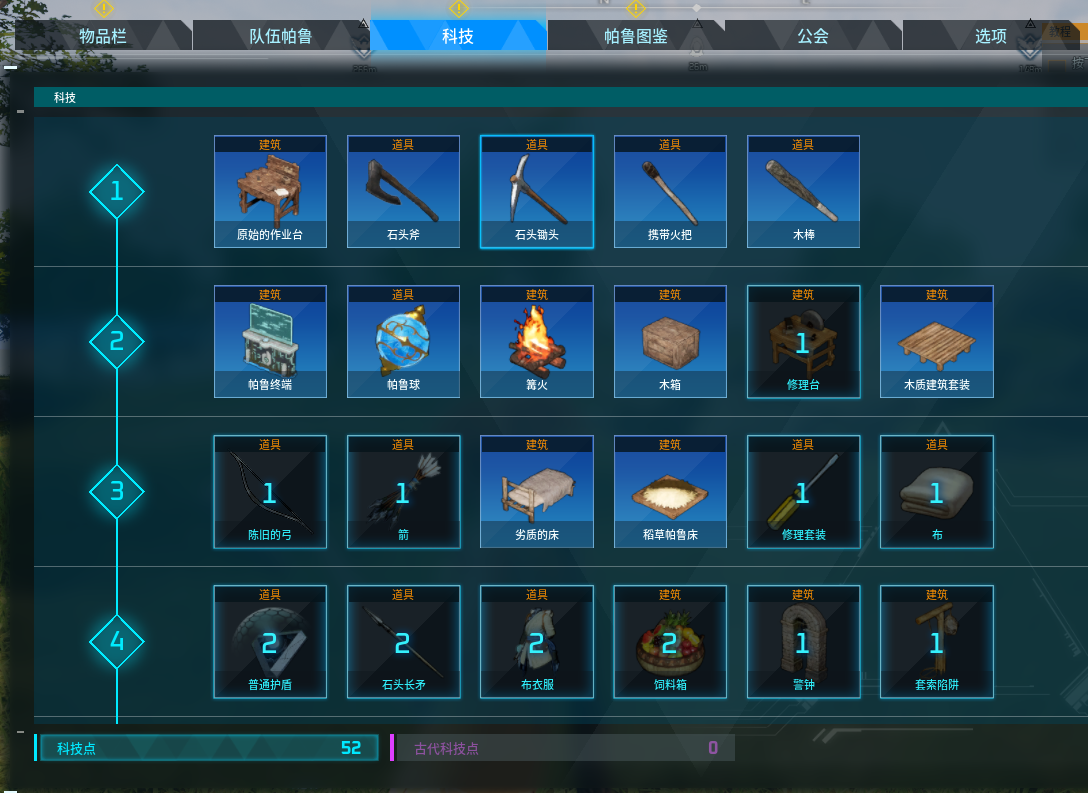
Task: Unlock the 普通护盾 shield technology
Action: [x=270, y=642]
